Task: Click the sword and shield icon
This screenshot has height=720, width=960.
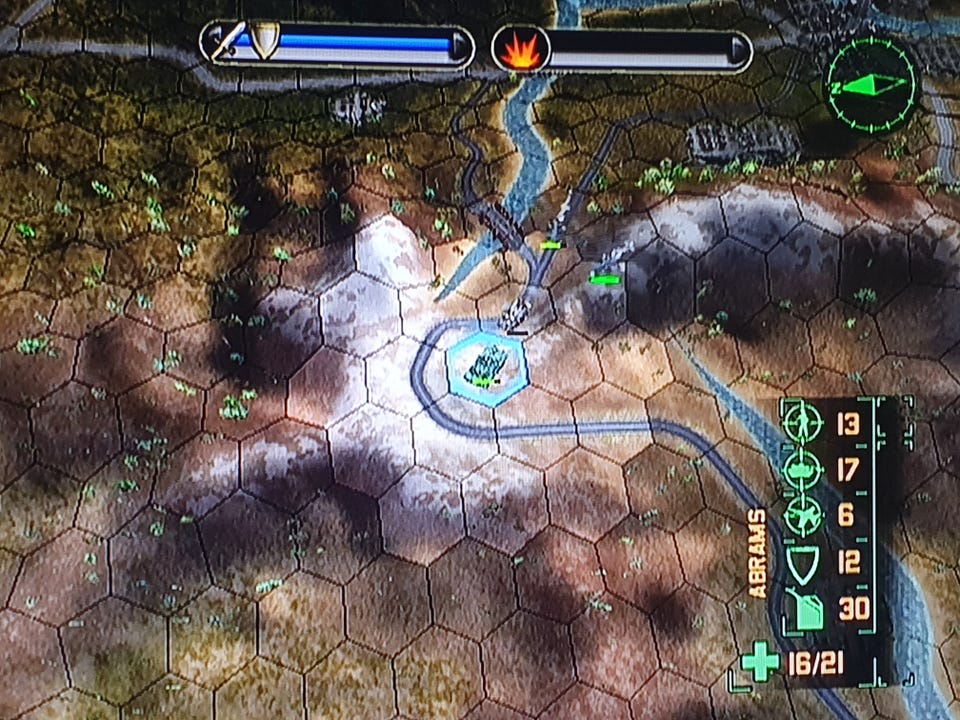Action: tap(247, 42)
